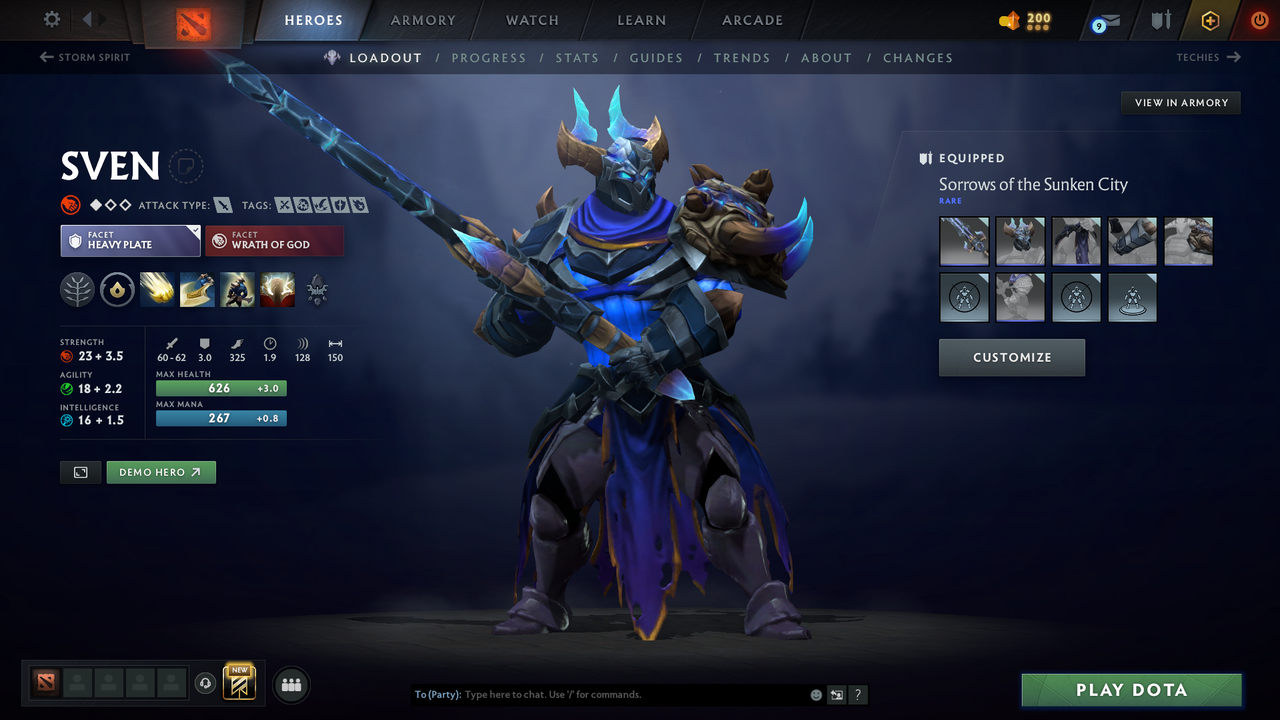Viewport: 1280px width, 720px height.
Task: Select the sword thumbnail from Sorrows of the Sunken City
Action: coord(963,241)
